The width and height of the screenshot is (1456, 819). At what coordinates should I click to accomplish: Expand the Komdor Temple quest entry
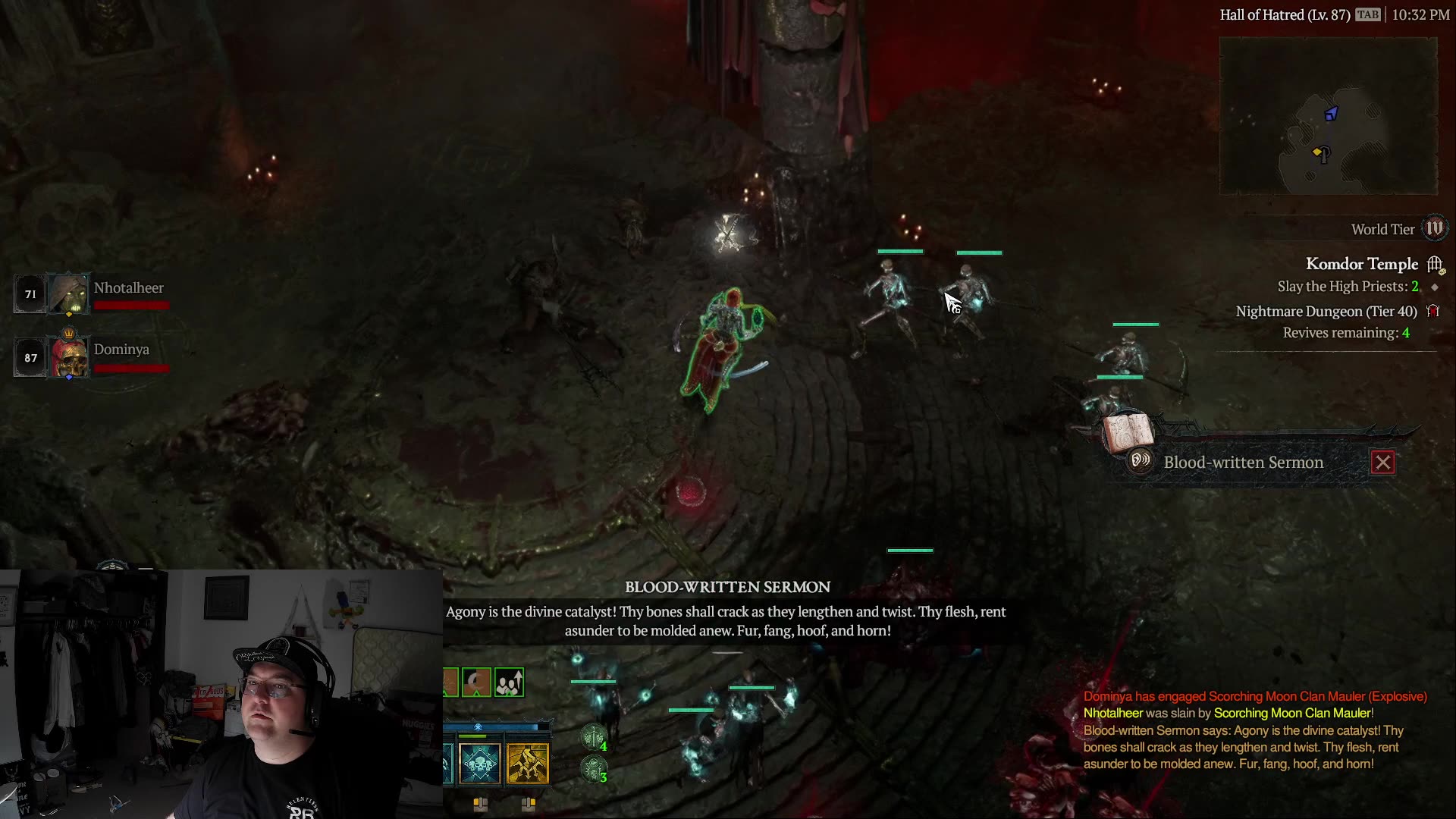coord(1362,264)
